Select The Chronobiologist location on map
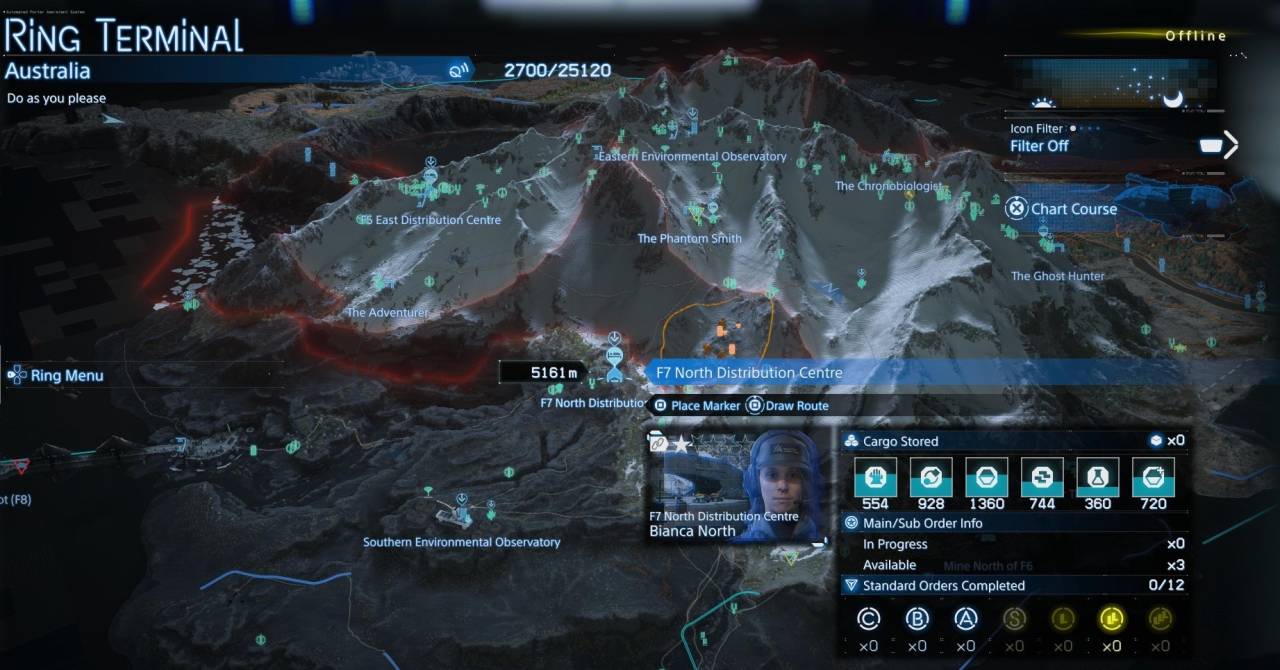This screenshot has height=670, width=1280. (x=889, y=186)
